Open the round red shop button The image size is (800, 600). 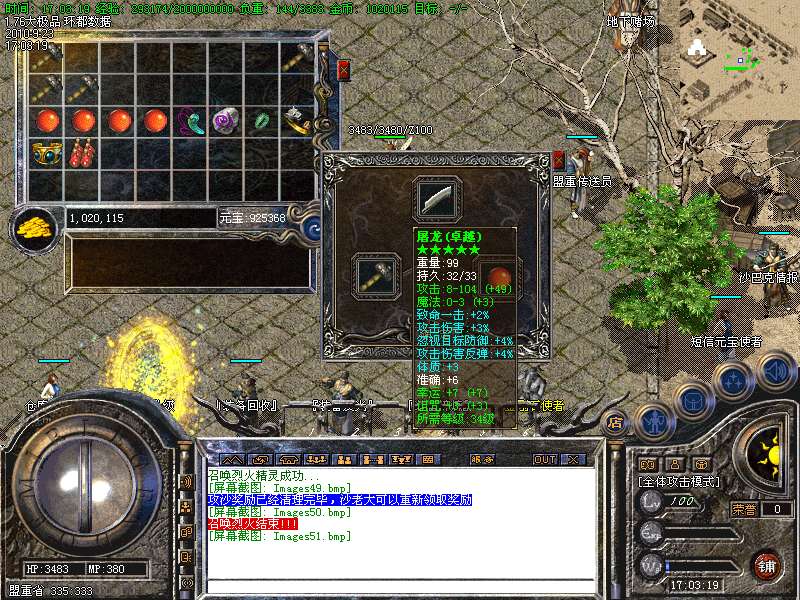[767, 565]
